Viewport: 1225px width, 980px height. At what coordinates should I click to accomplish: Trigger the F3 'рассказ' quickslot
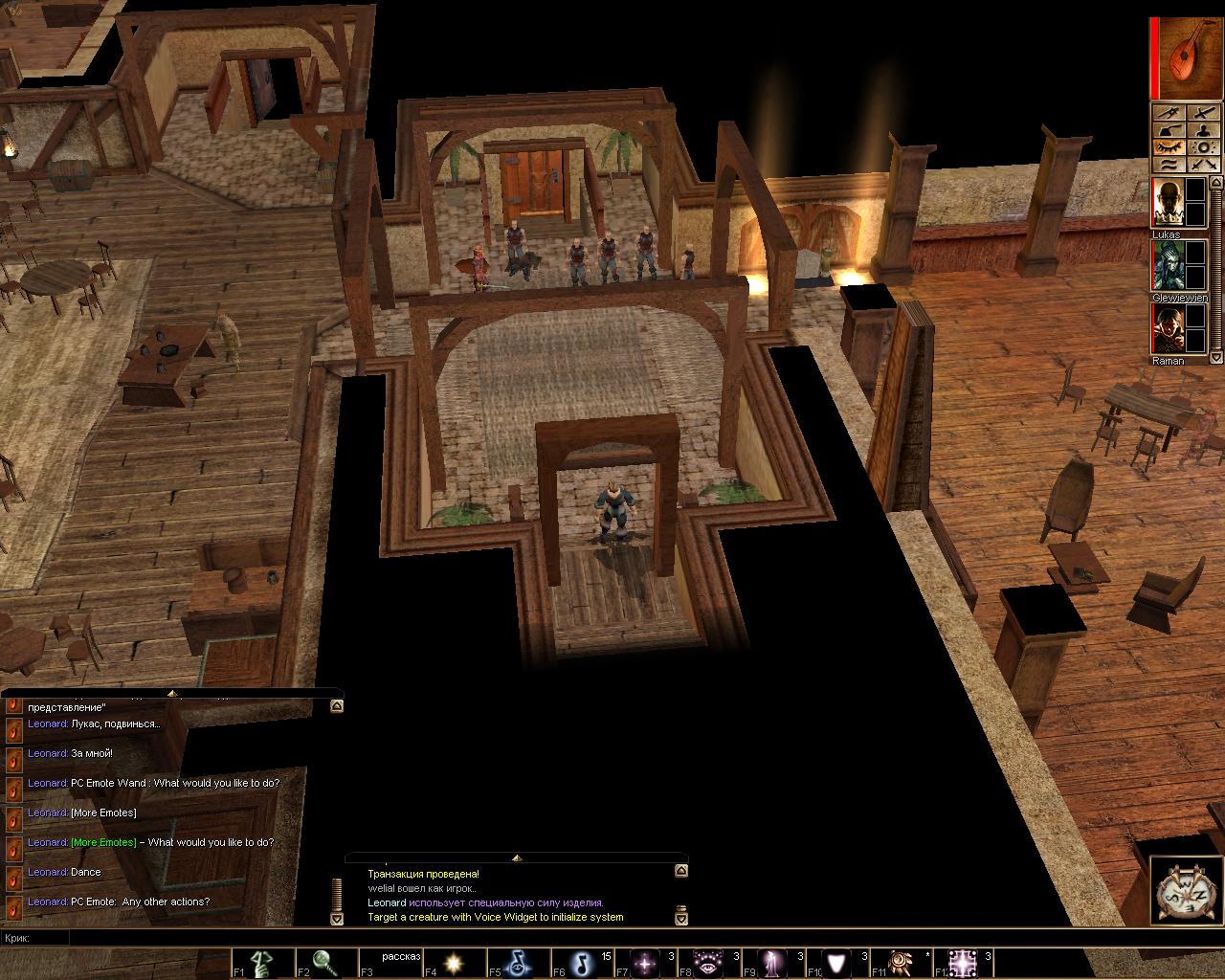[x=390, y=963]
